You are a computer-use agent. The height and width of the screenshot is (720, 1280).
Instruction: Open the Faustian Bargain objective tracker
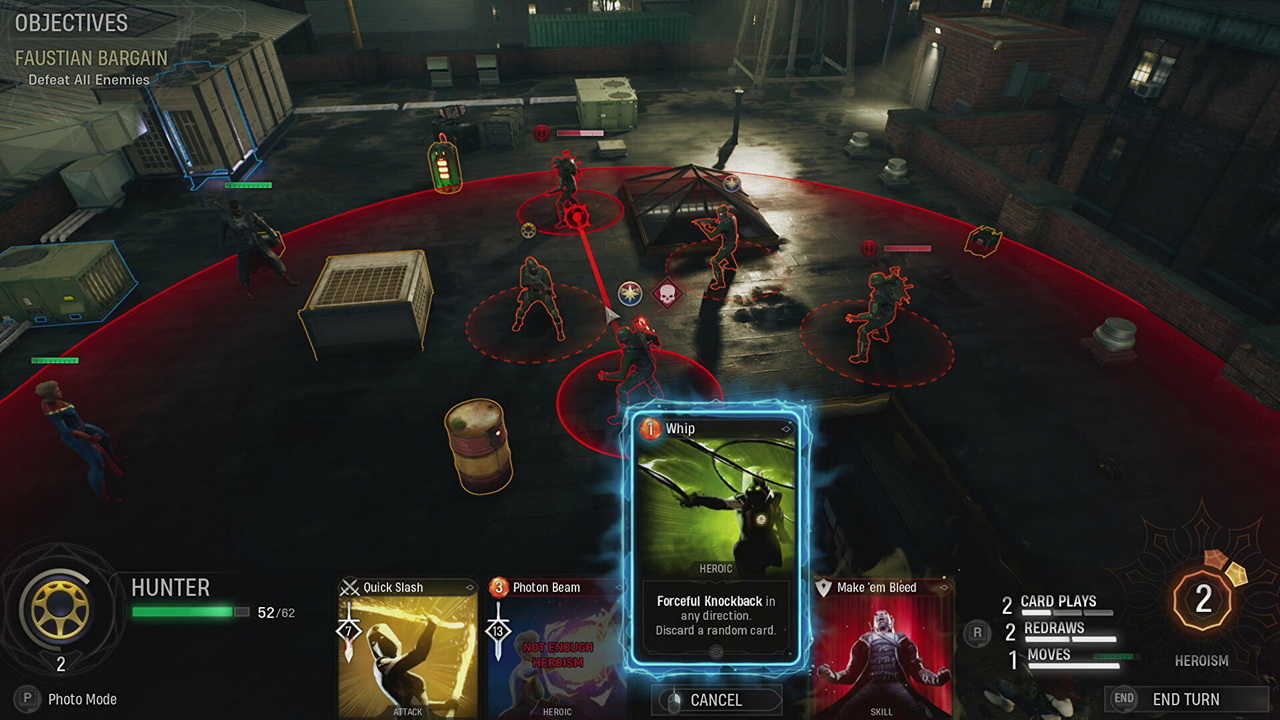pyautogui.click(x=91, y=59)
